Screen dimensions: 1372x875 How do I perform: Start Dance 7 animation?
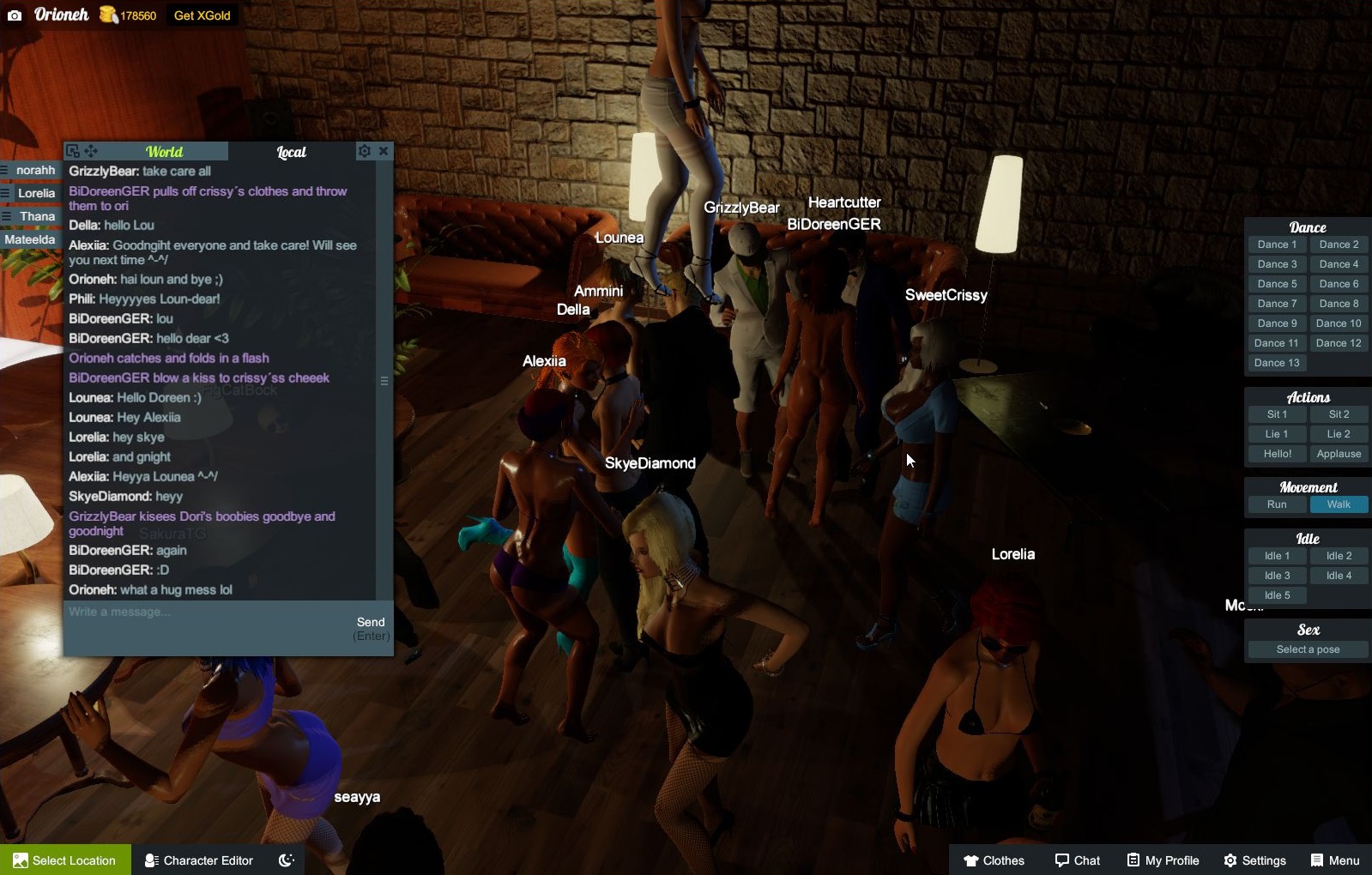pyautogui.click(x=1277, y=303)
